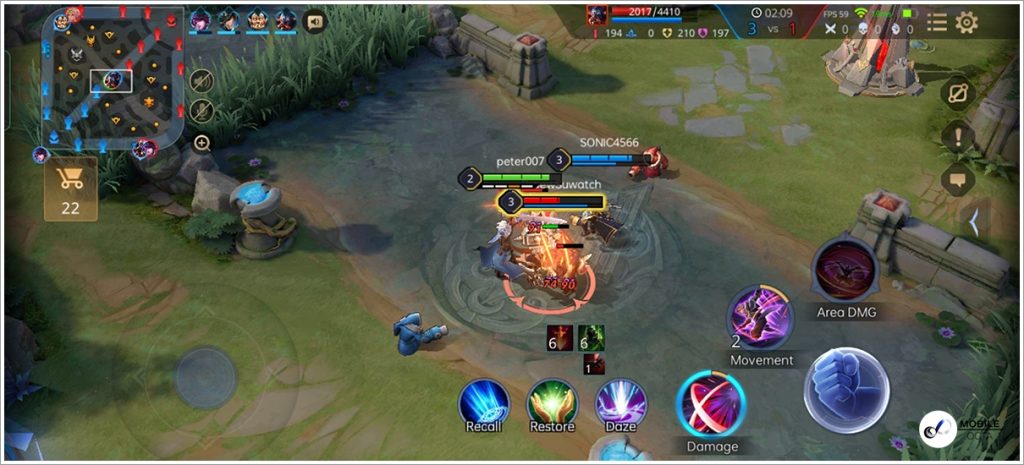Viewport: 1024px width, 465px height.
Task: Click the battlefield minimap
Action: 111,78
